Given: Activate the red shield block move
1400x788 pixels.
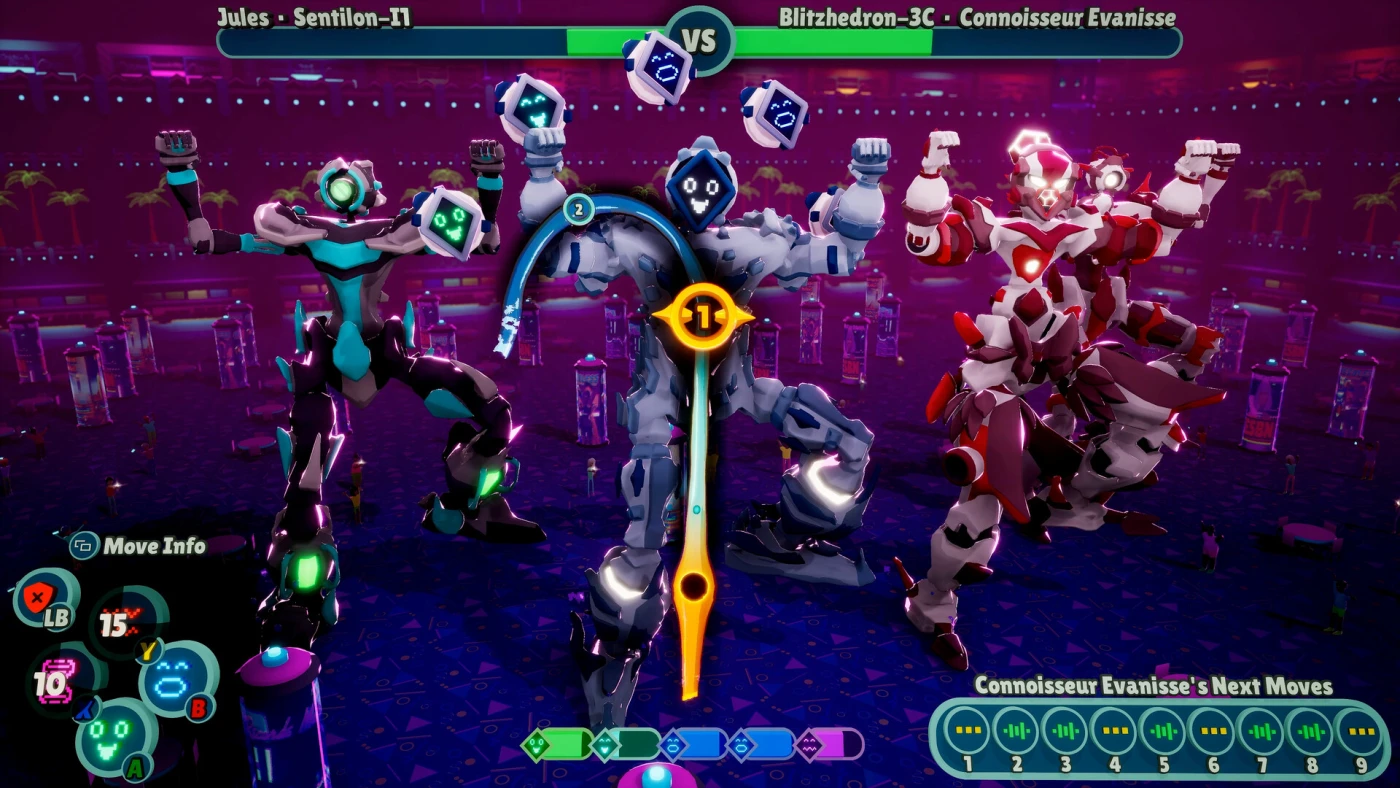Looking at the screenshot, I should [x=43, y=599].
